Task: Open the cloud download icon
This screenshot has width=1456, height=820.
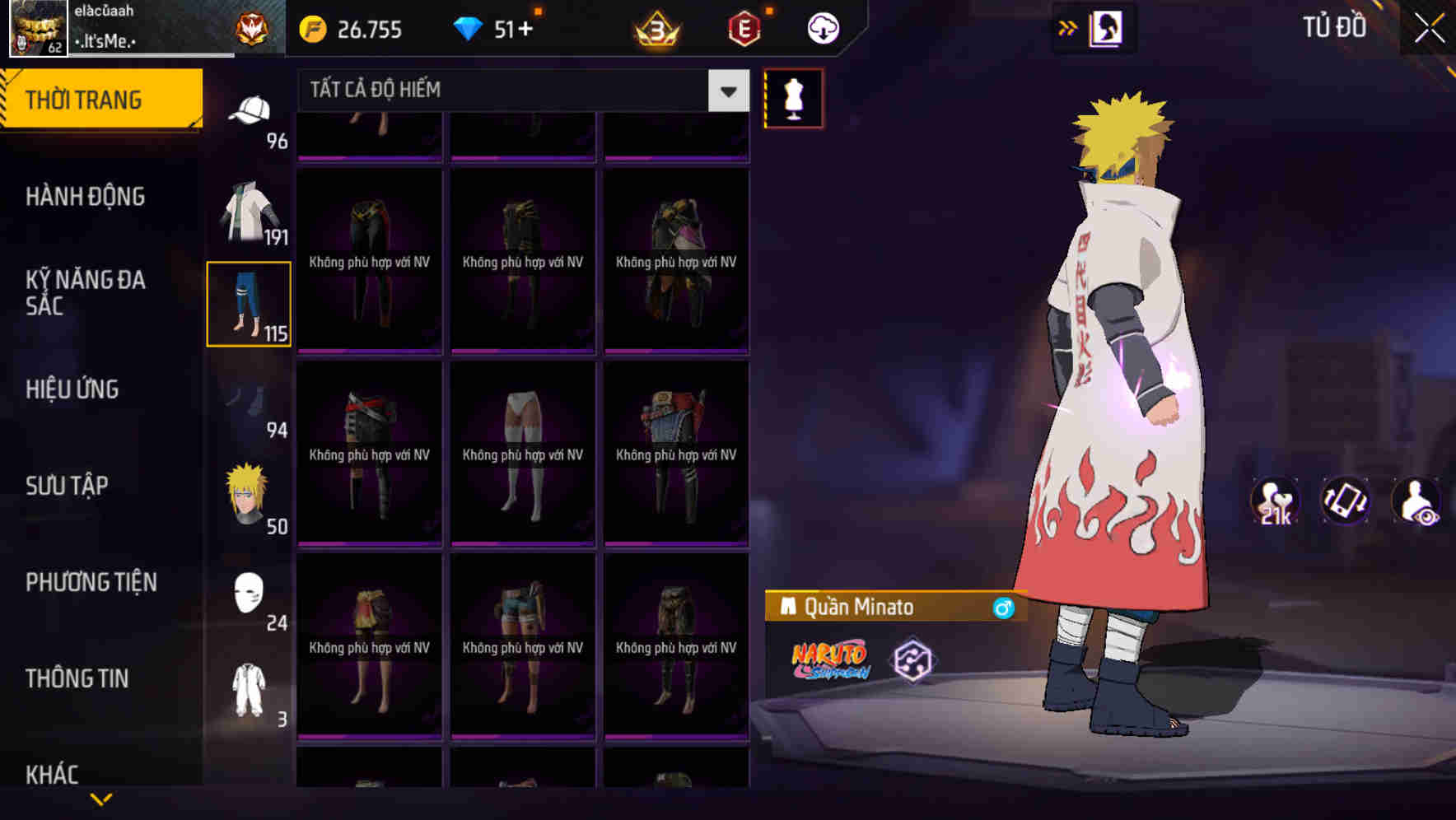Action: (822, 28)
